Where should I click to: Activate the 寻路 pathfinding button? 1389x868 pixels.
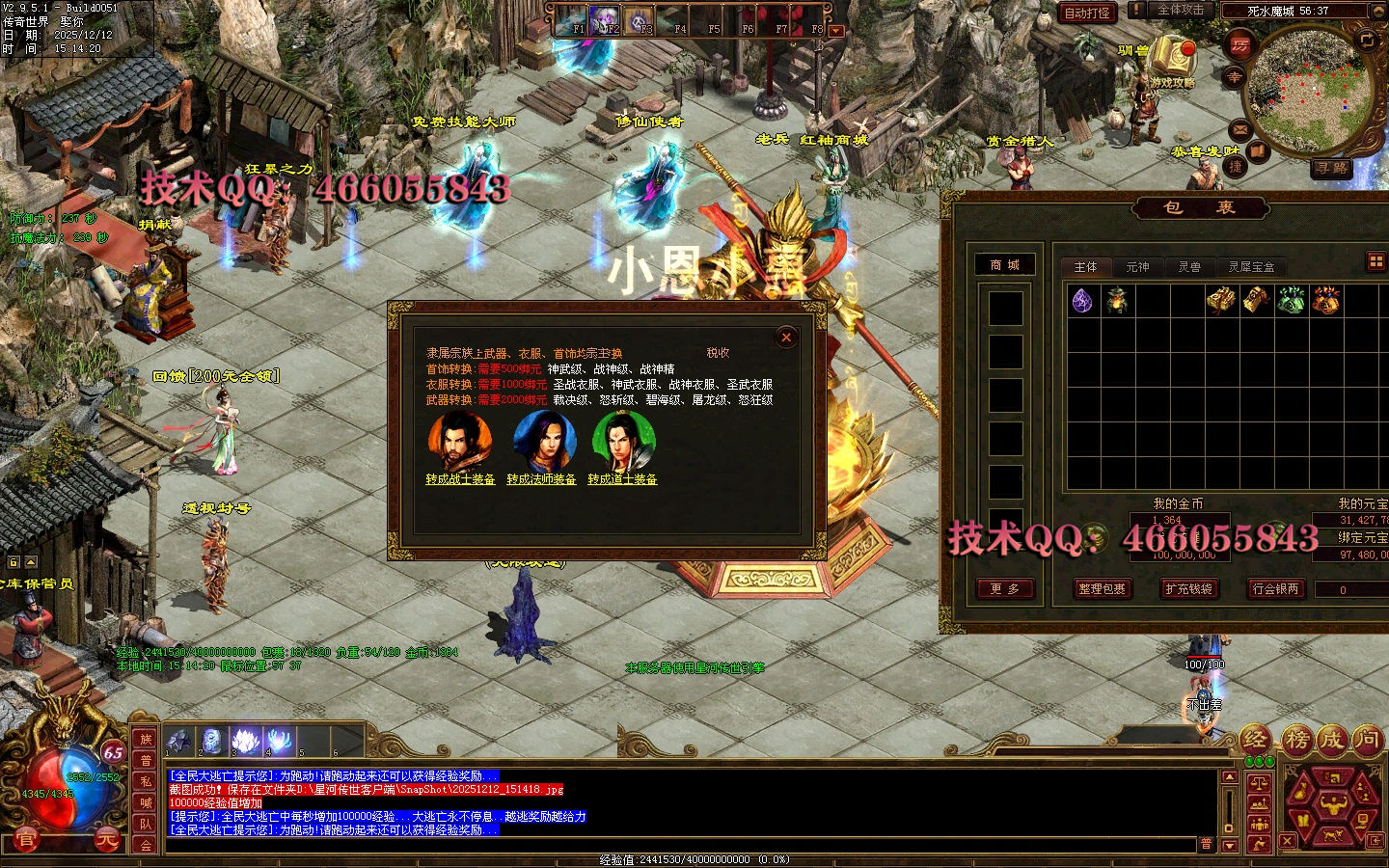[1331, 168]
